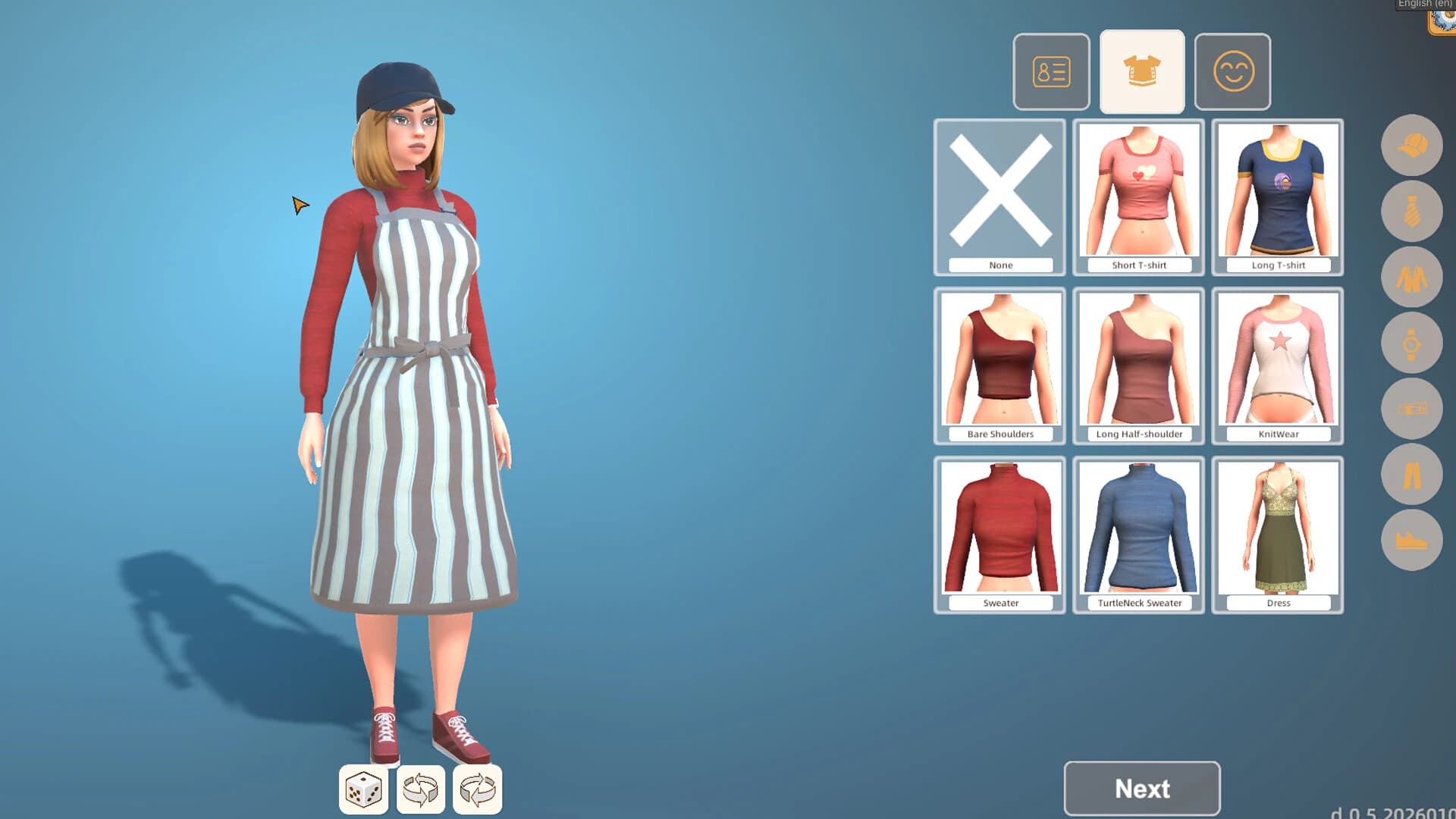The height and width of the screenshot is (819, 1456).
Task: Select the wristwatch accessory category
Action: 1412,342
